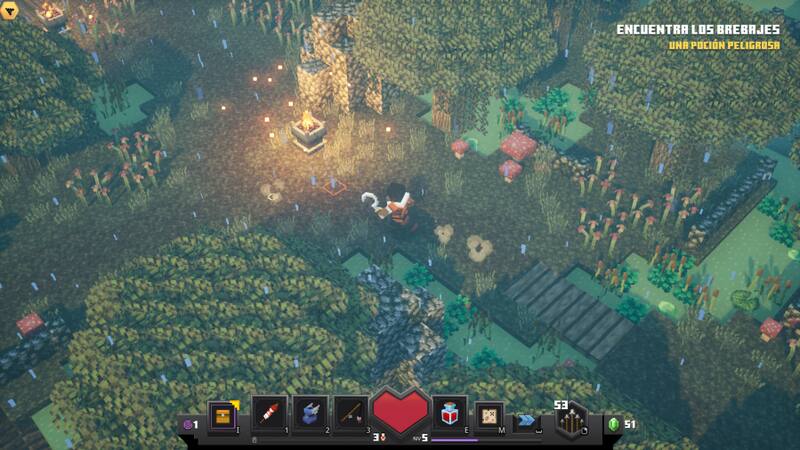This screenshot has width=800, height=450.
Task: Open the inventory chest icon
Action: (222, 413)
